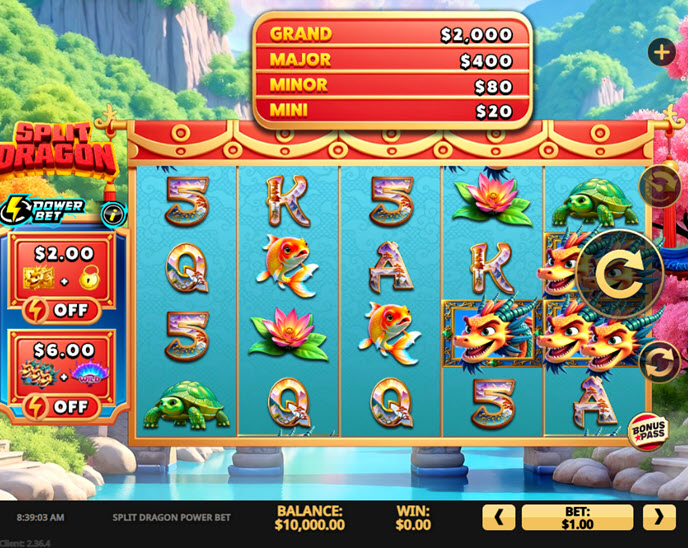Select the $1.00 bet amount display
The height and width of the screenshot is (548, 688).
click(577, 517)
